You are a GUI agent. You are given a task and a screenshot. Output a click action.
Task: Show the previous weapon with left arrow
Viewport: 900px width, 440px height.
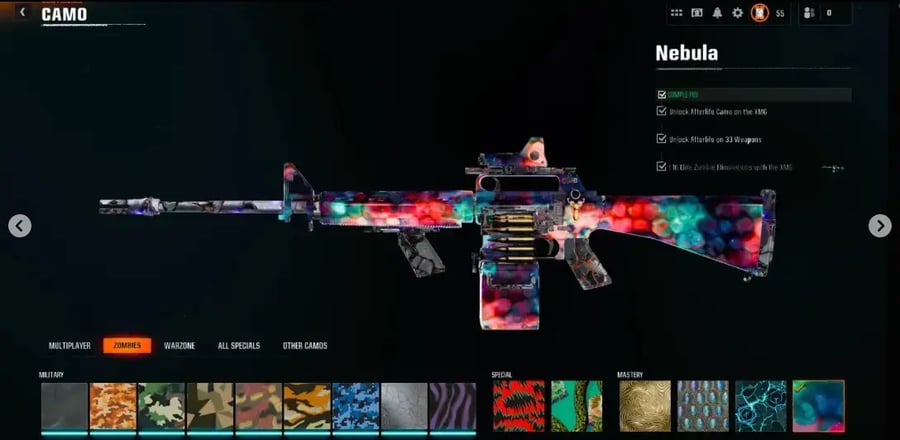click(20, 226)
